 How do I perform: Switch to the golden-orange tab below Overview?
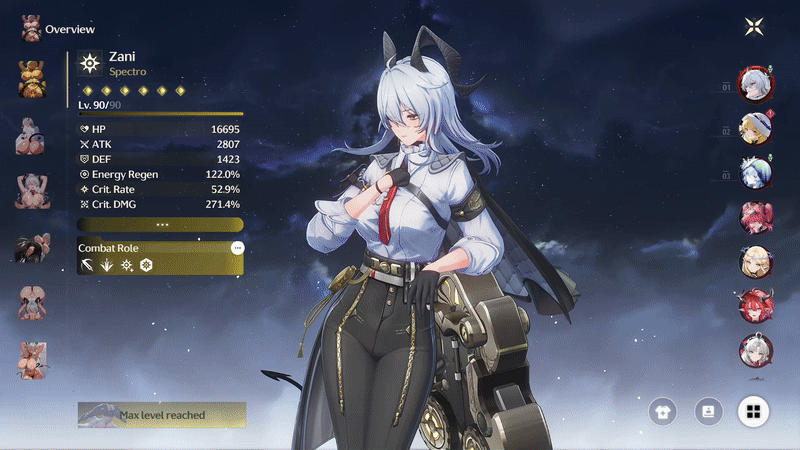click(29, 78)
